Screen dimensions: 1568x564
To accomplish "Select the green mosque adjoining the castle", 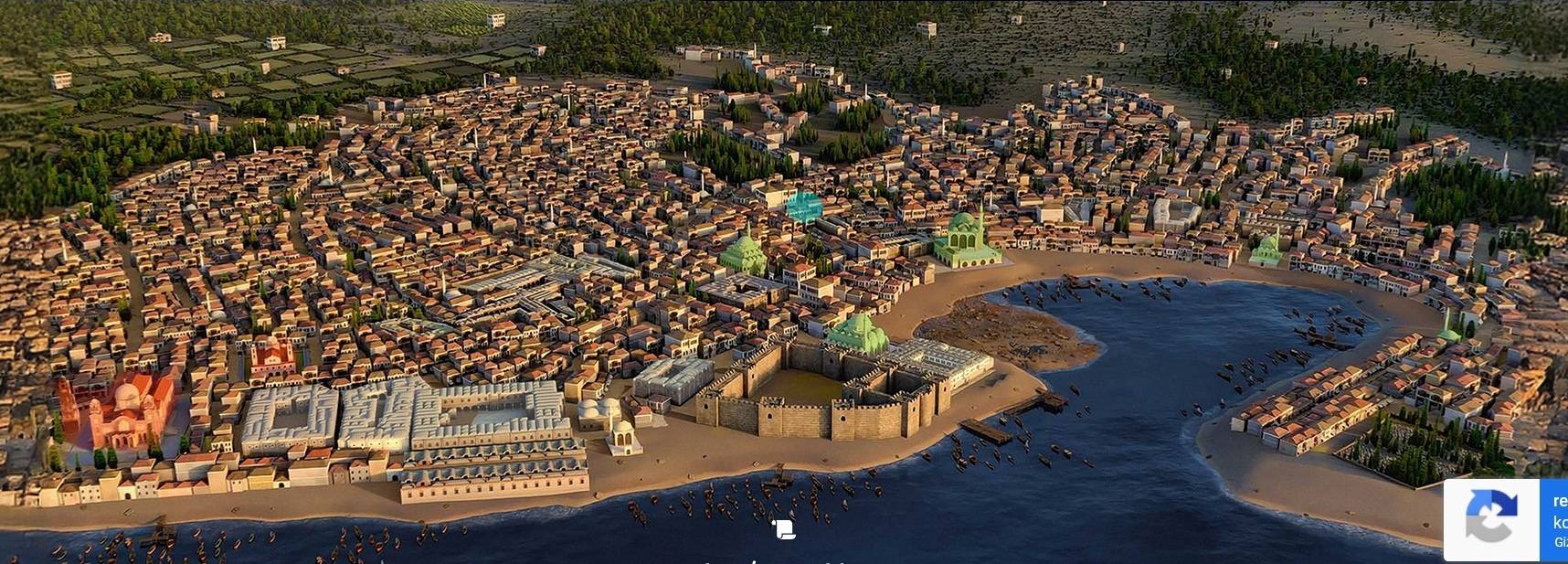I will 857,333.
